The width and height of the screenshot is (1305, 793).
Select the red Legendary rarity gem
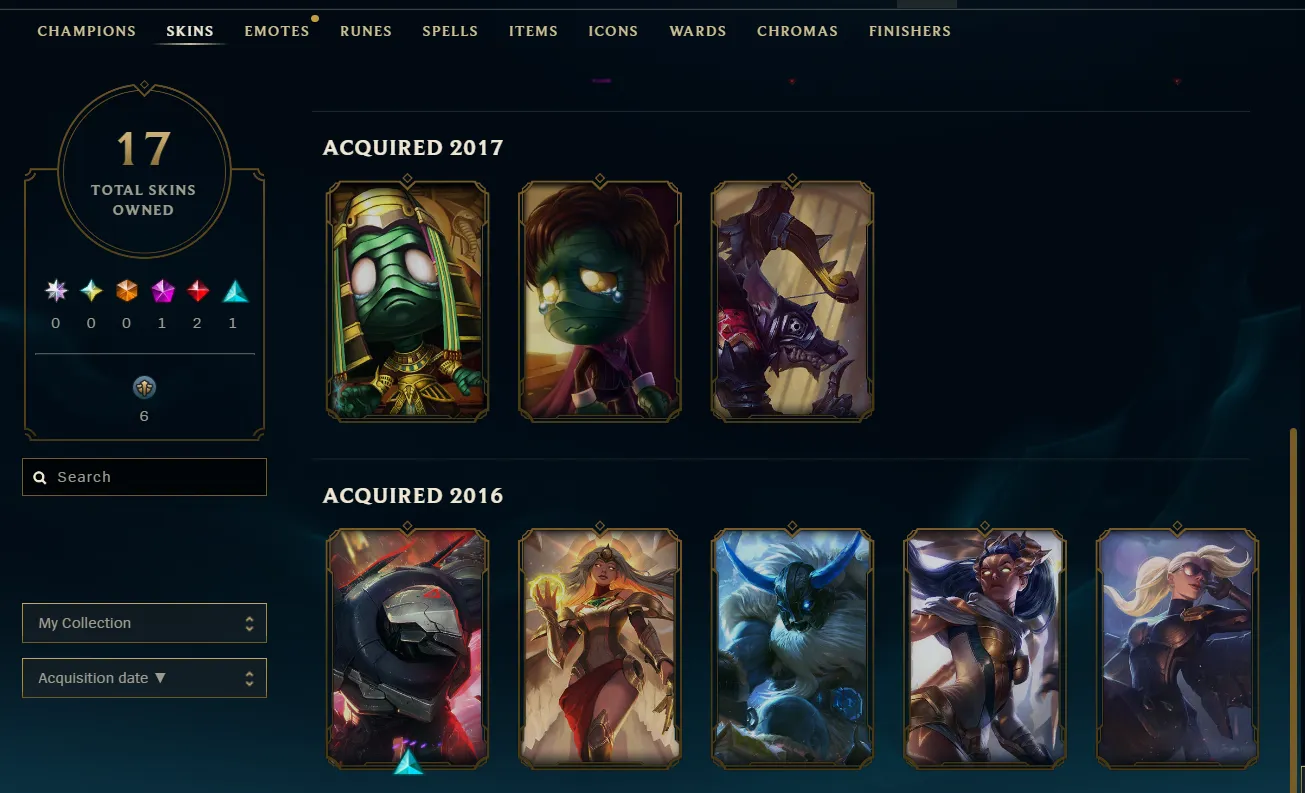click(197, 291)
